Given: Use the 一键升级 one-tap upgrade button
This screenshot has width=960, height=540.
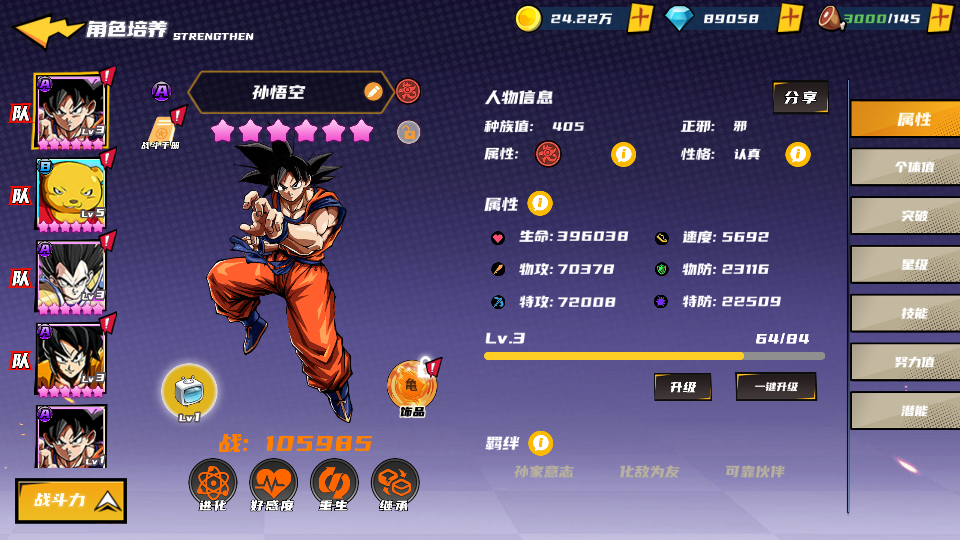Looking at the screenshot, I should (x=776, y=387).
